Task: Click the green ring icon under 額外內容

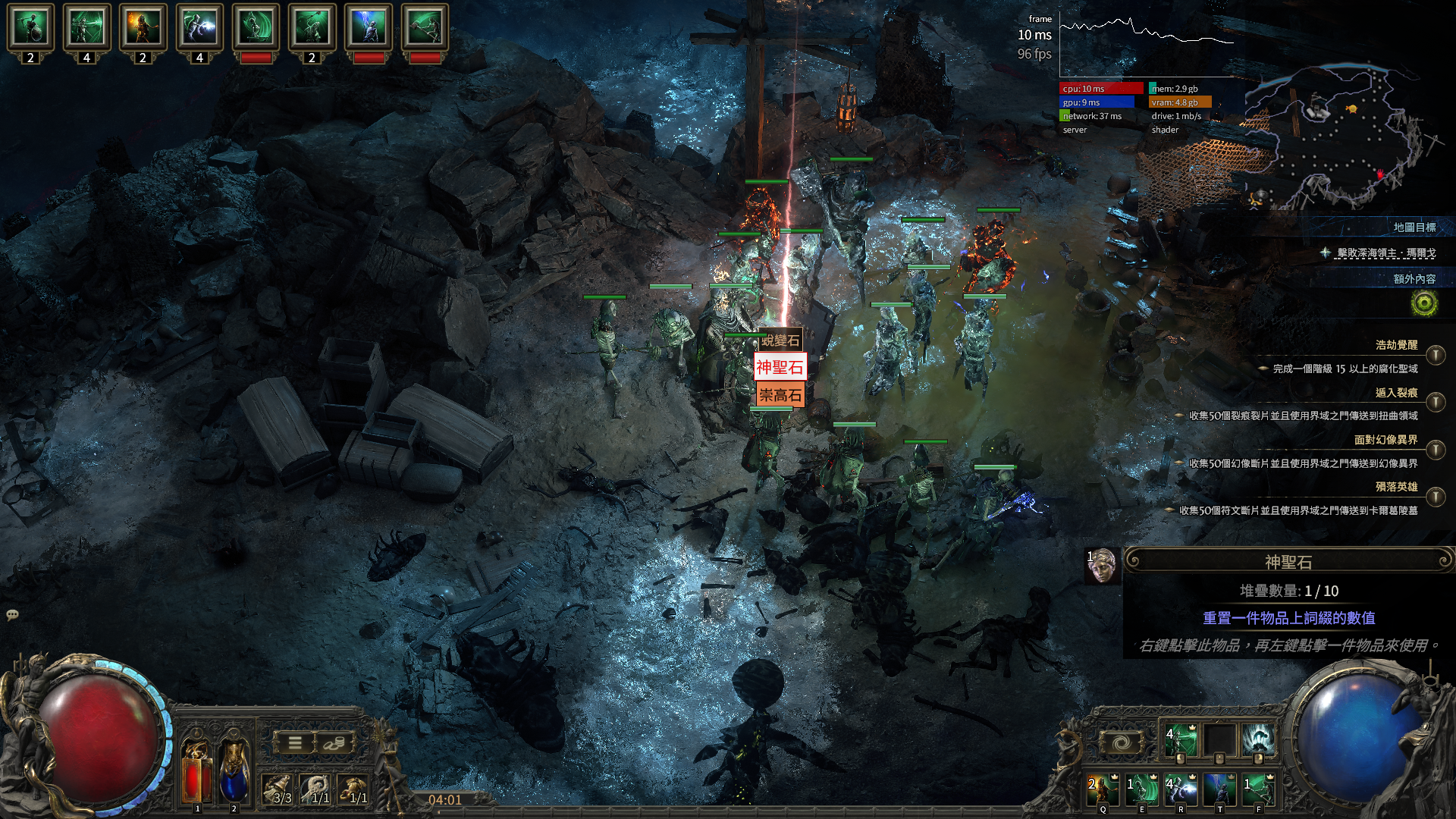Action: click(1424, 304)
